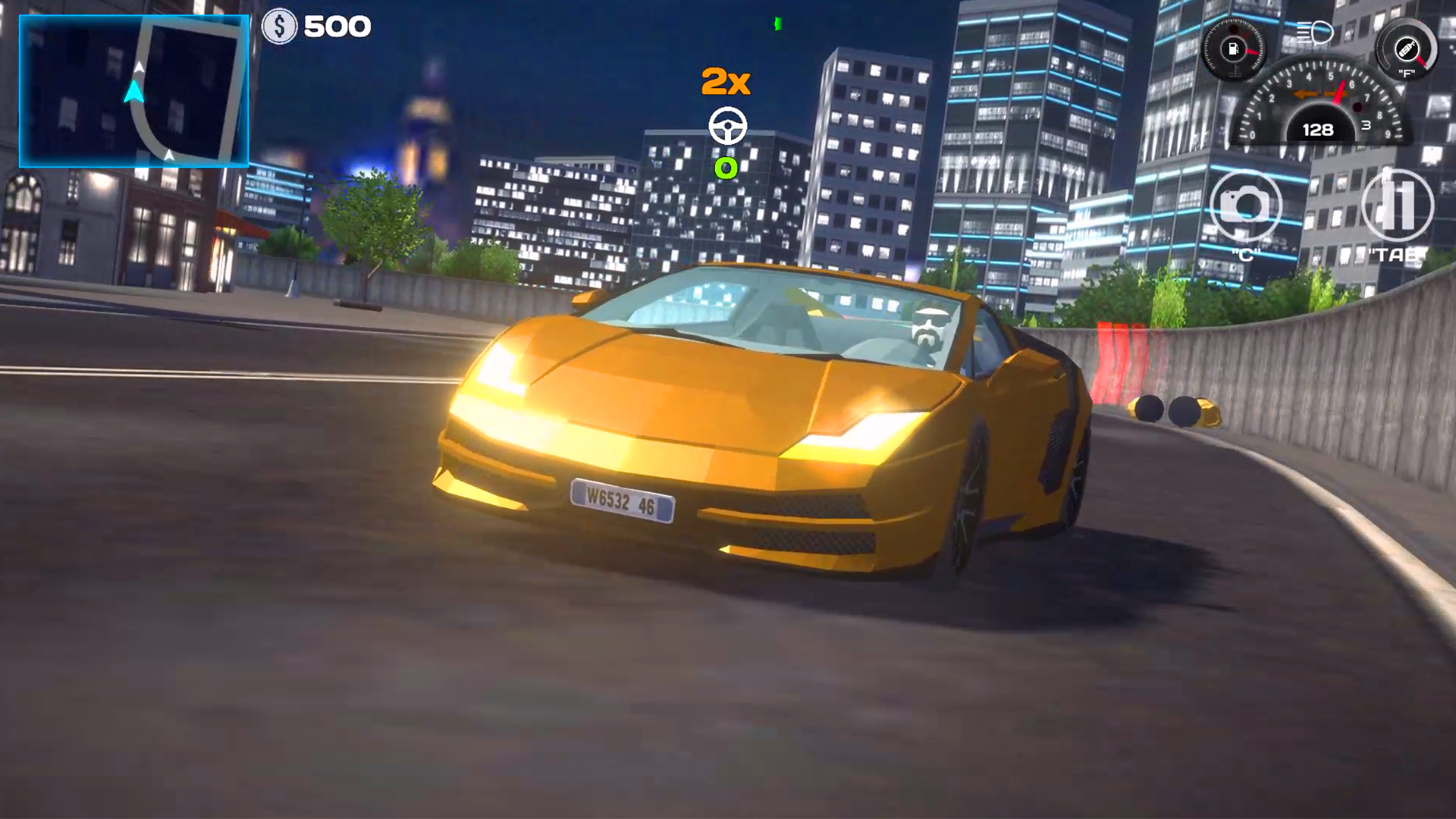Select the green drift score counter

coord(726,168)
